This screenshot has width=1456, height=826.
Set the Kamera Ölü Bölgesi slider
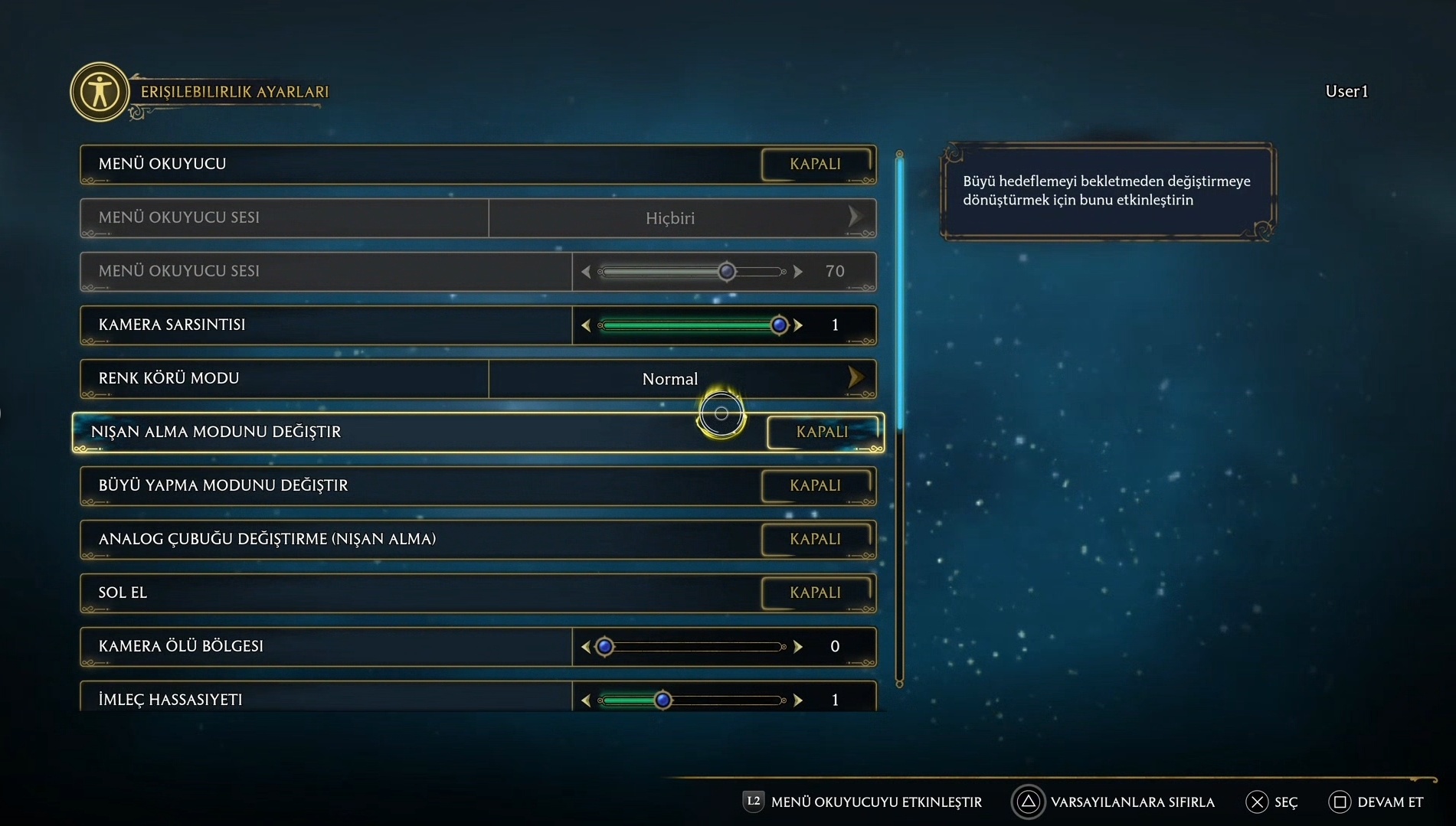coord(605,647)
